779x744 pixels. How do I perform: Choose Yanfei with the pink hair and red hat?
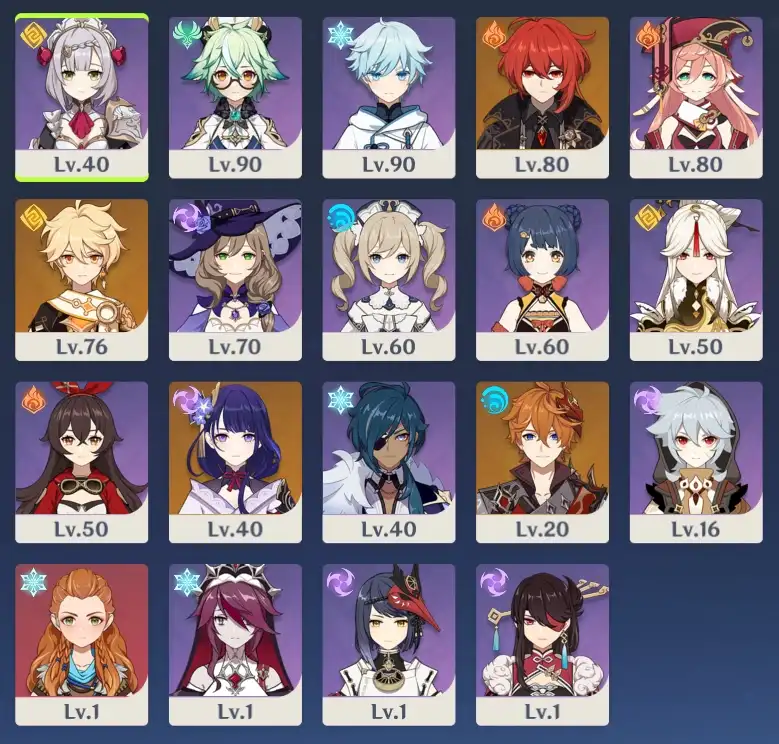[696, 97]
